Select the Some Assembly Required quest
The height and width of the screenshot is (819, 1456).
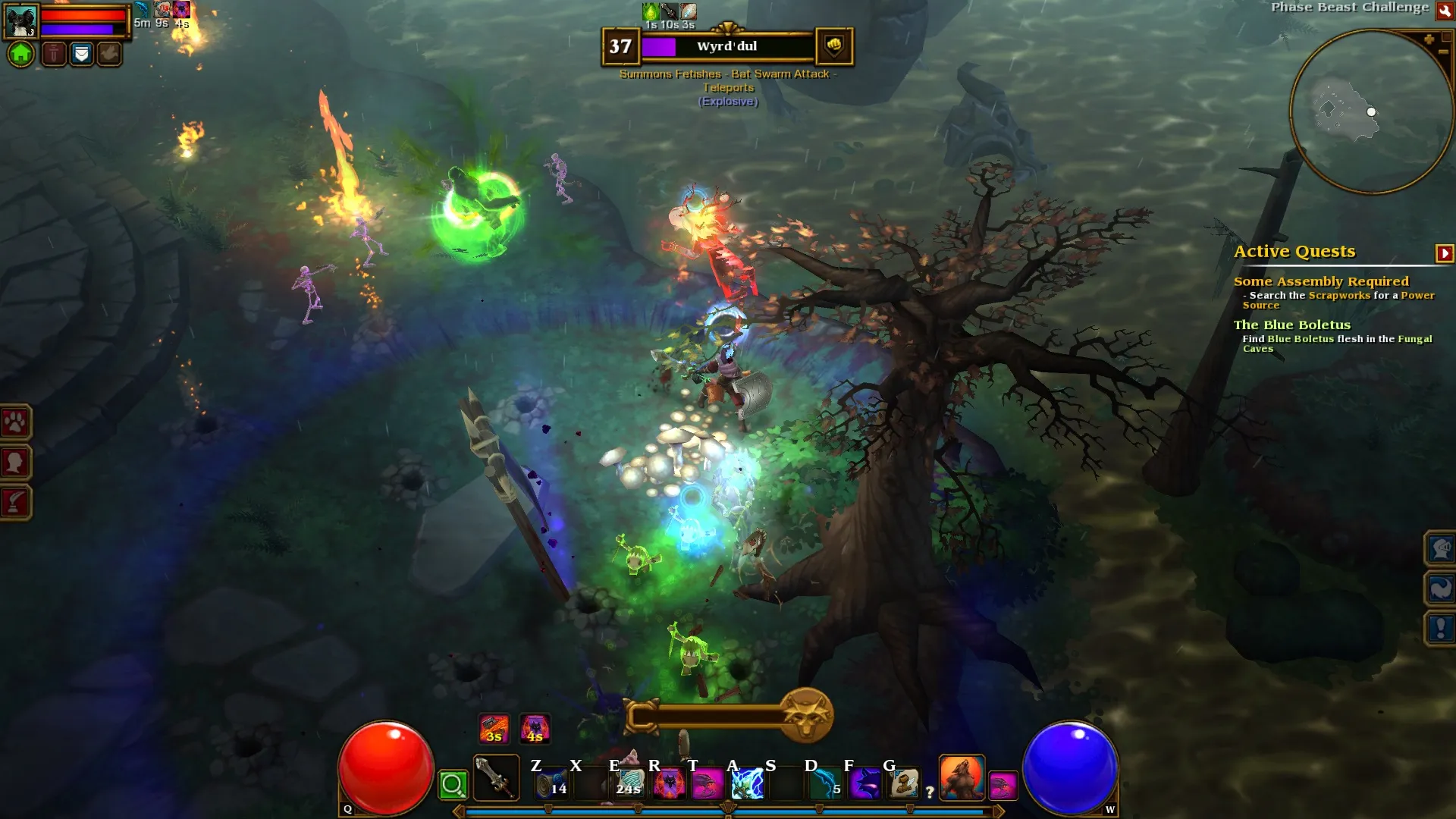click(x=1320, y=281)
